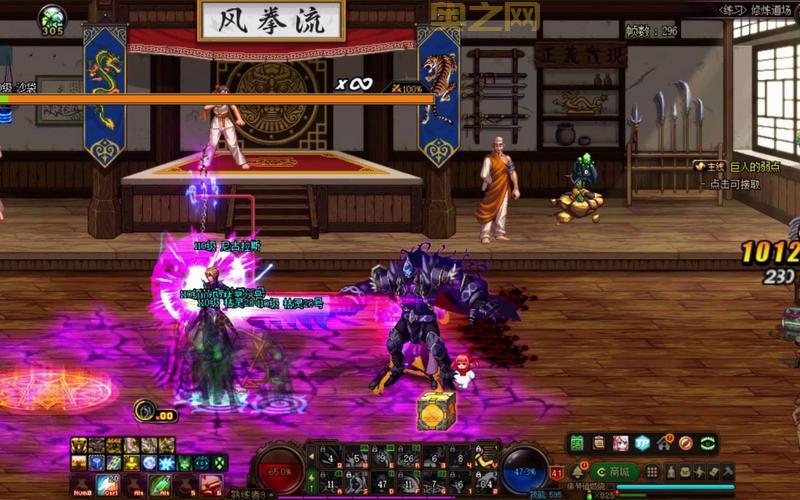
Task: Open the house icon with notification
Action: pos(665,443)
